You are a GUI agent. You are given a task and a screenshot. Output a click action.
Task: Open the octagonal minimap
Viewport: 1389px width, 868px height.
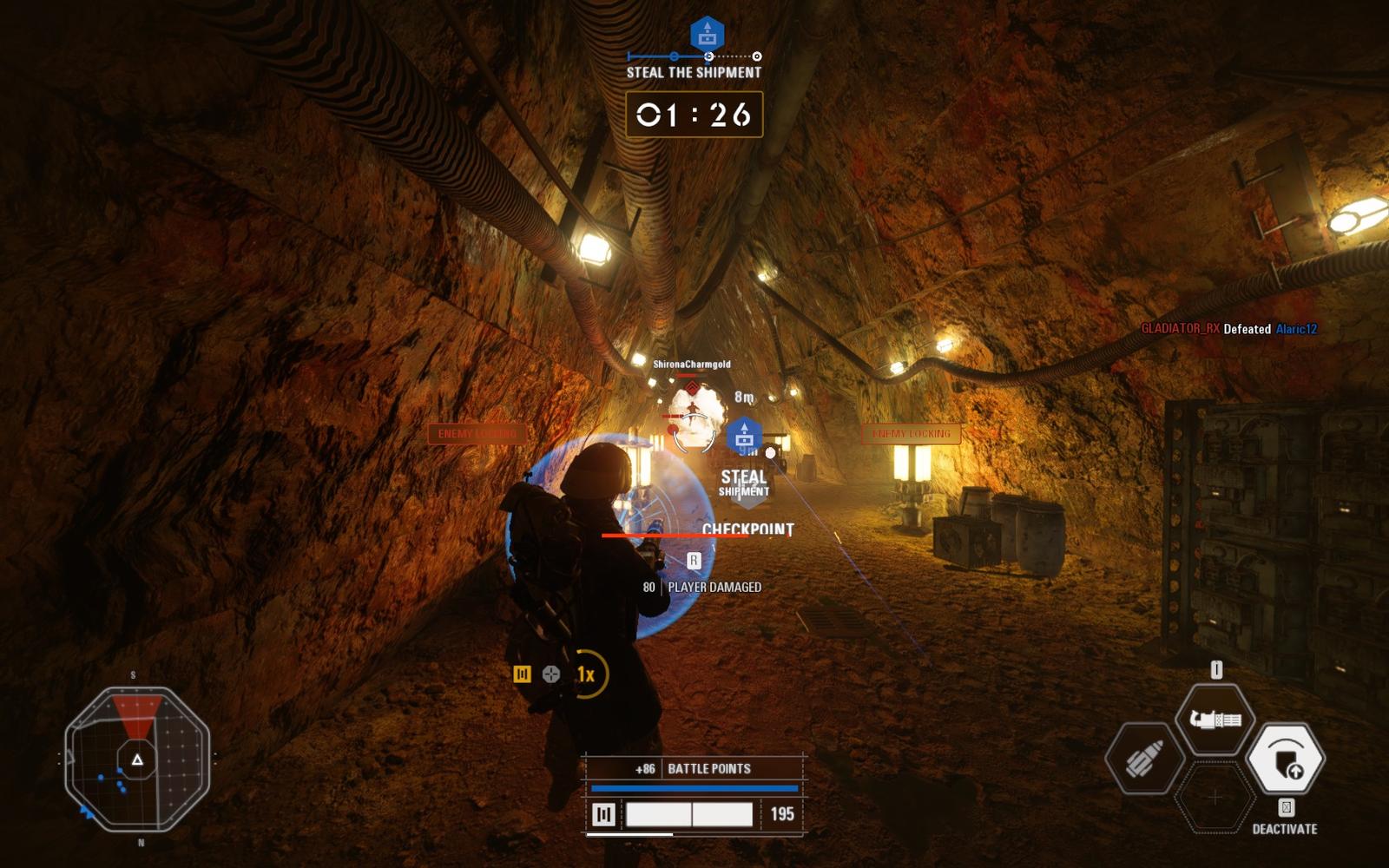(x=137, y=759)
